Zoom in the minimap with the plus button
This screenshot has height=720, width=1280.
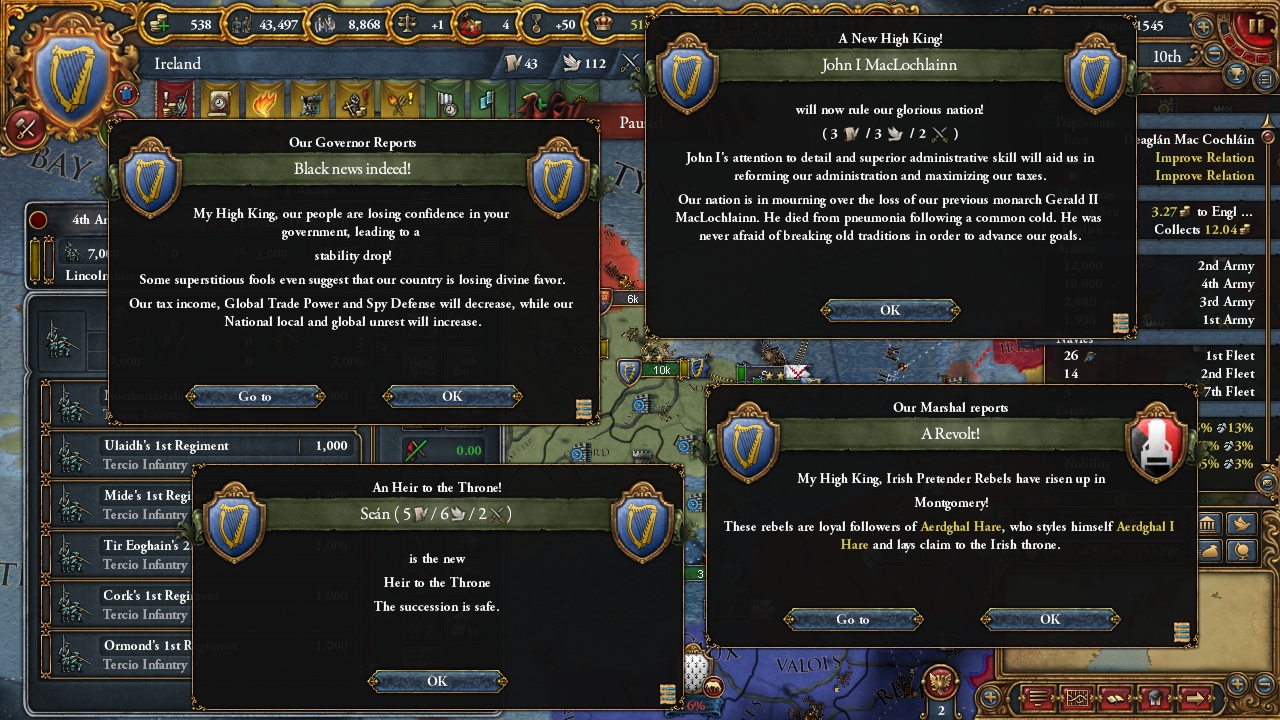[1238, 684]
